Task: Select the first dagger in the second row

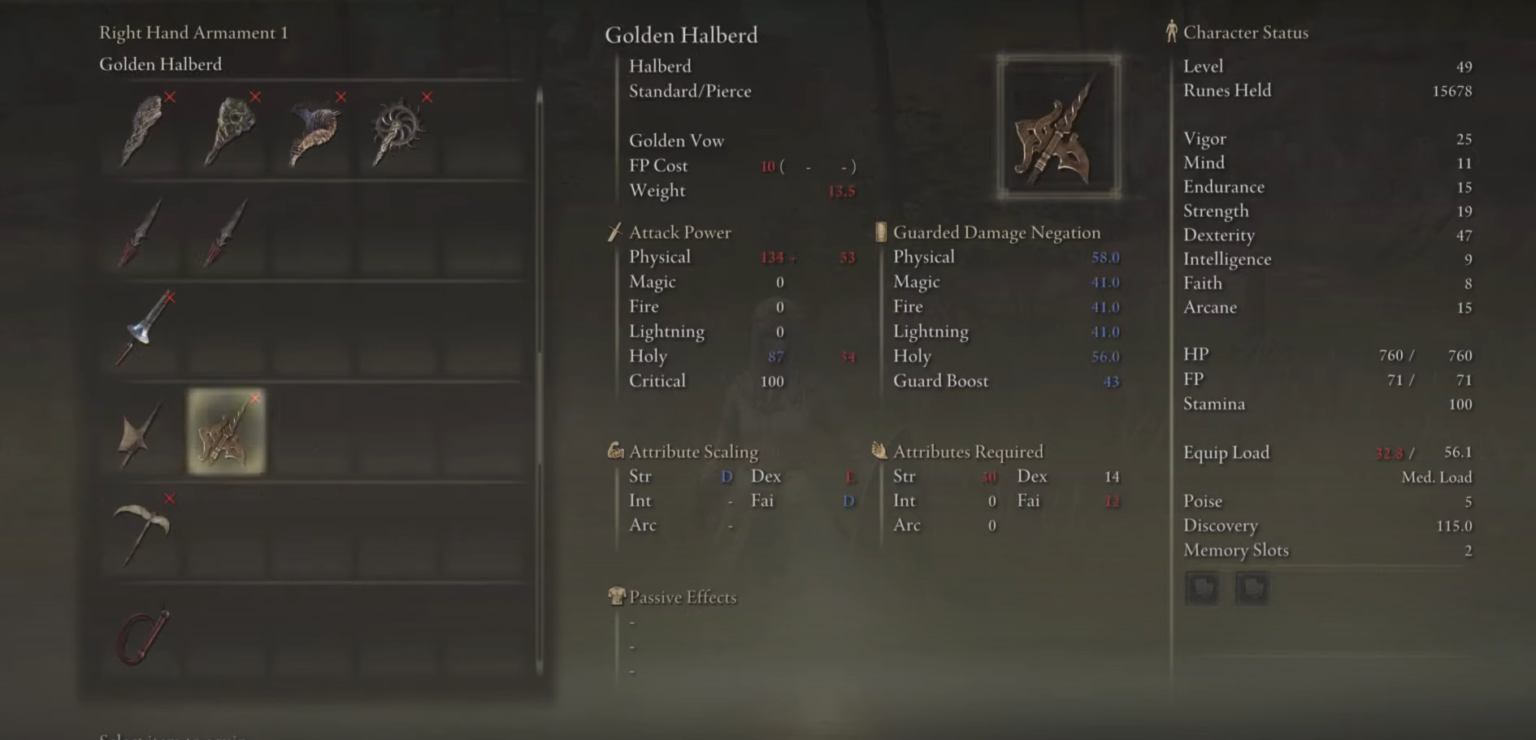Action: tap(141, 230)
